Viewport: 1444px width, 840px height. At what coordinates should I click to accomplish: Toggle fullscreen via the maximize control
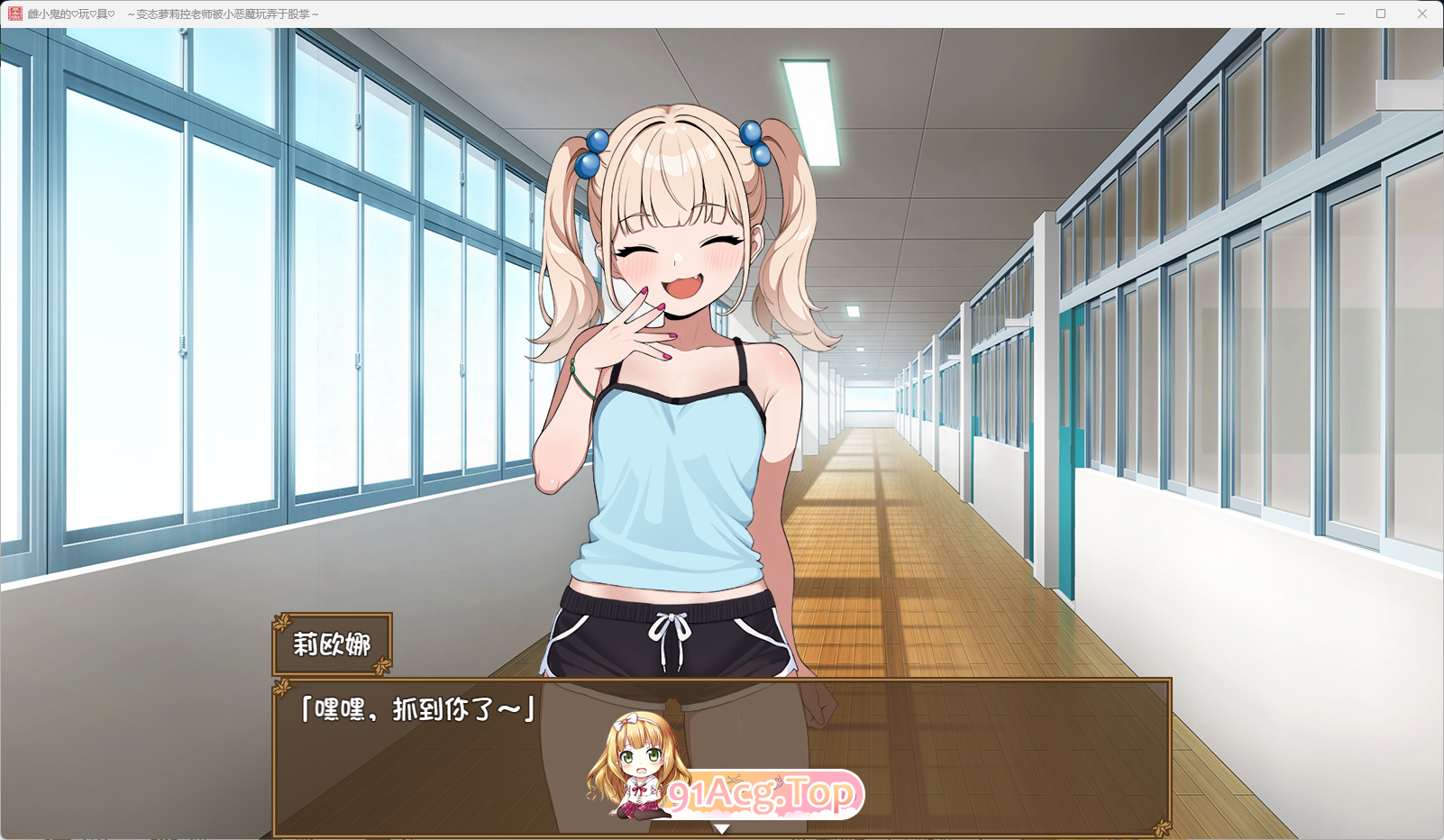point(1380,14)
